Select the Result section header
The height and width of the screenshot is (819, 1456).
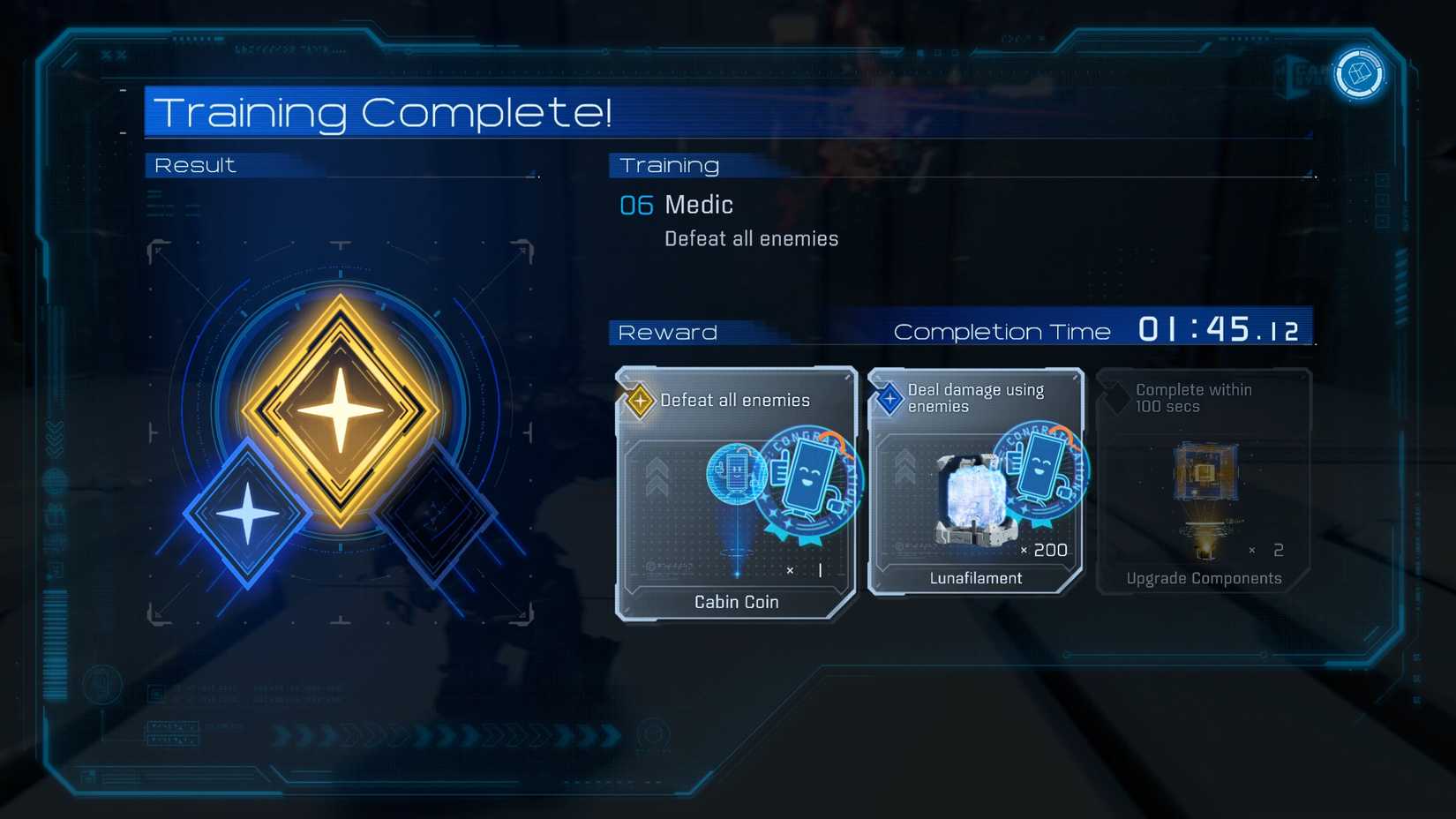click(194, 164)
